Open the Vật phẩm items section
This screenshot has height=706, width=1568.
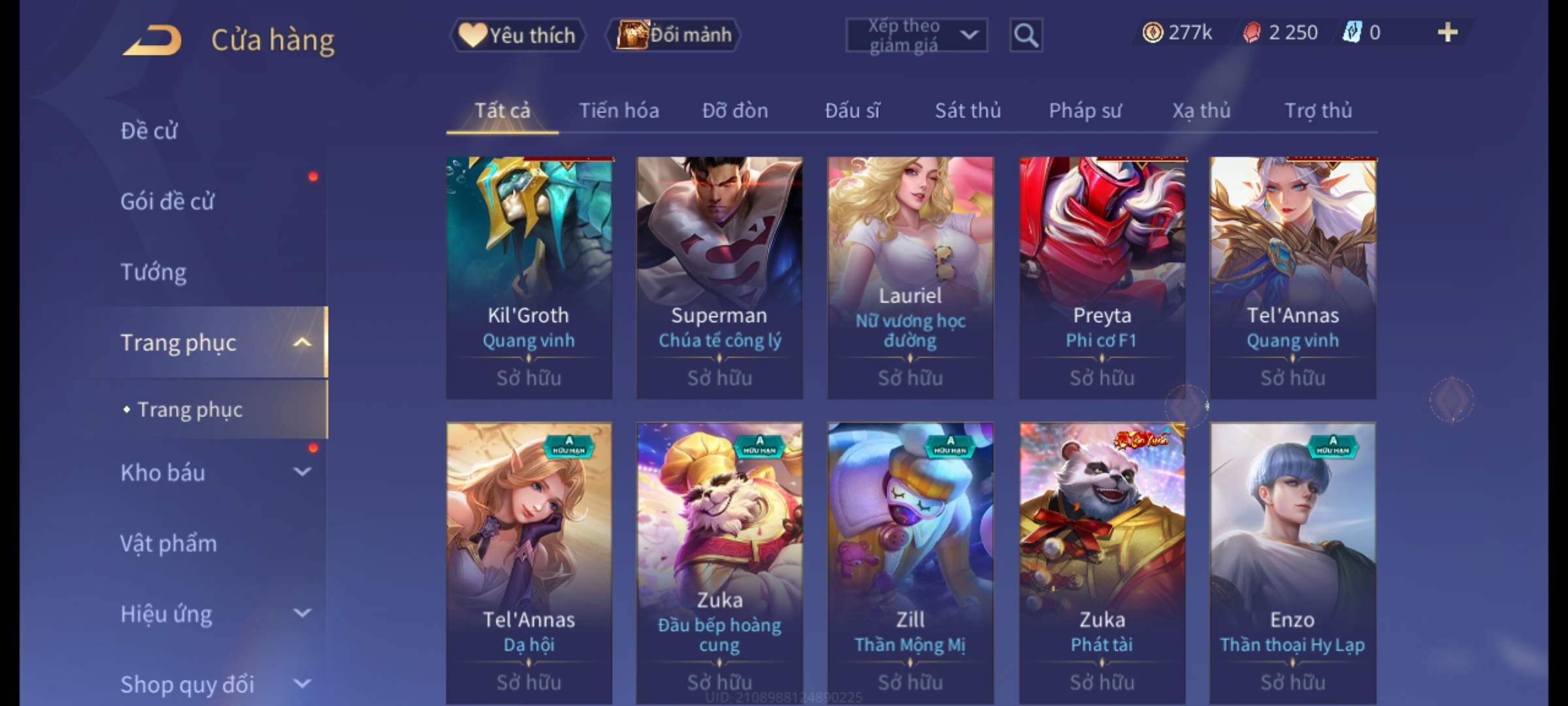169,543
